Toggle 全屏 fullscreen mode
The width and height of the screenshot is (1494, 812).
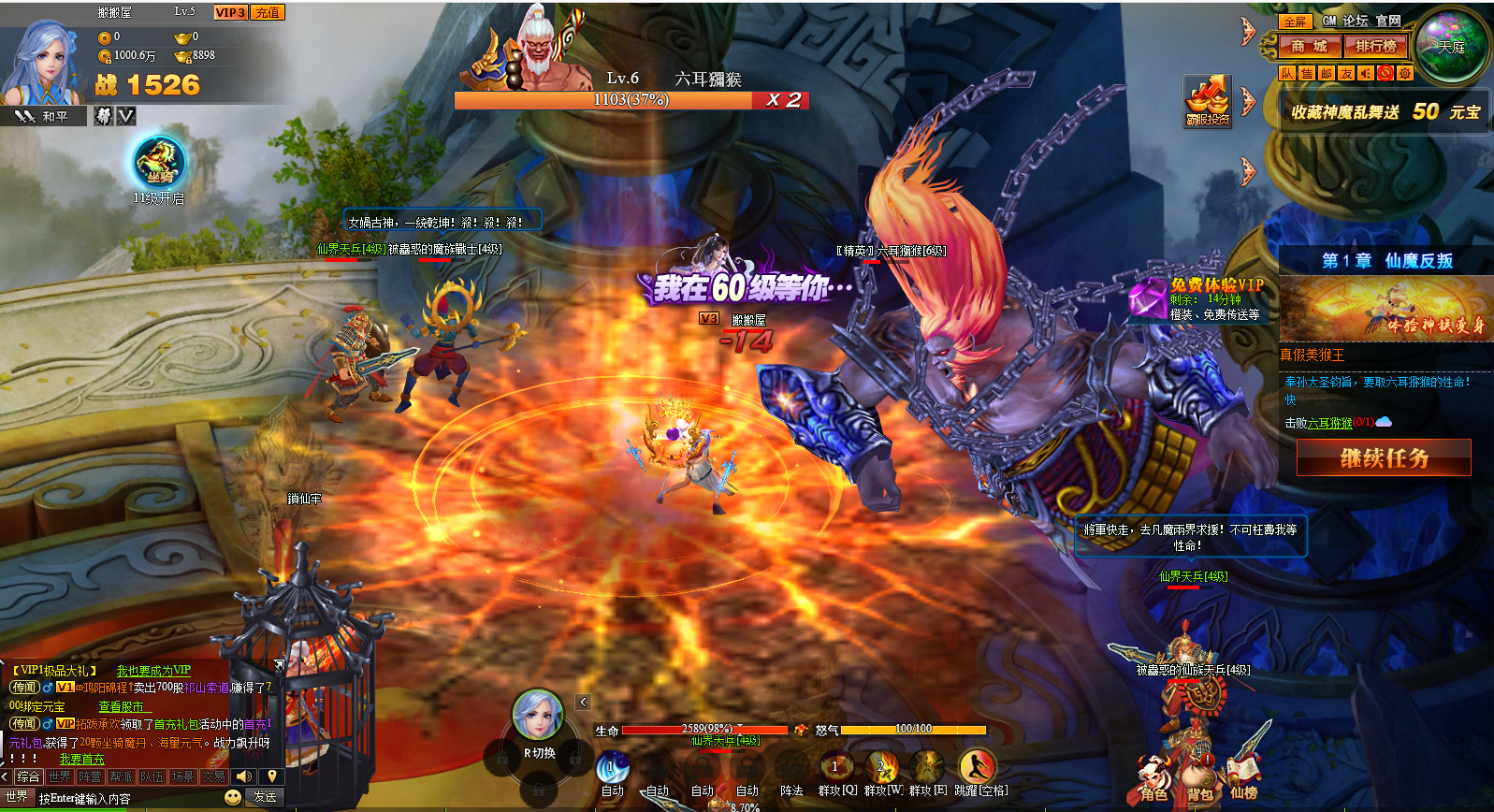click(x=1295, y=22)
